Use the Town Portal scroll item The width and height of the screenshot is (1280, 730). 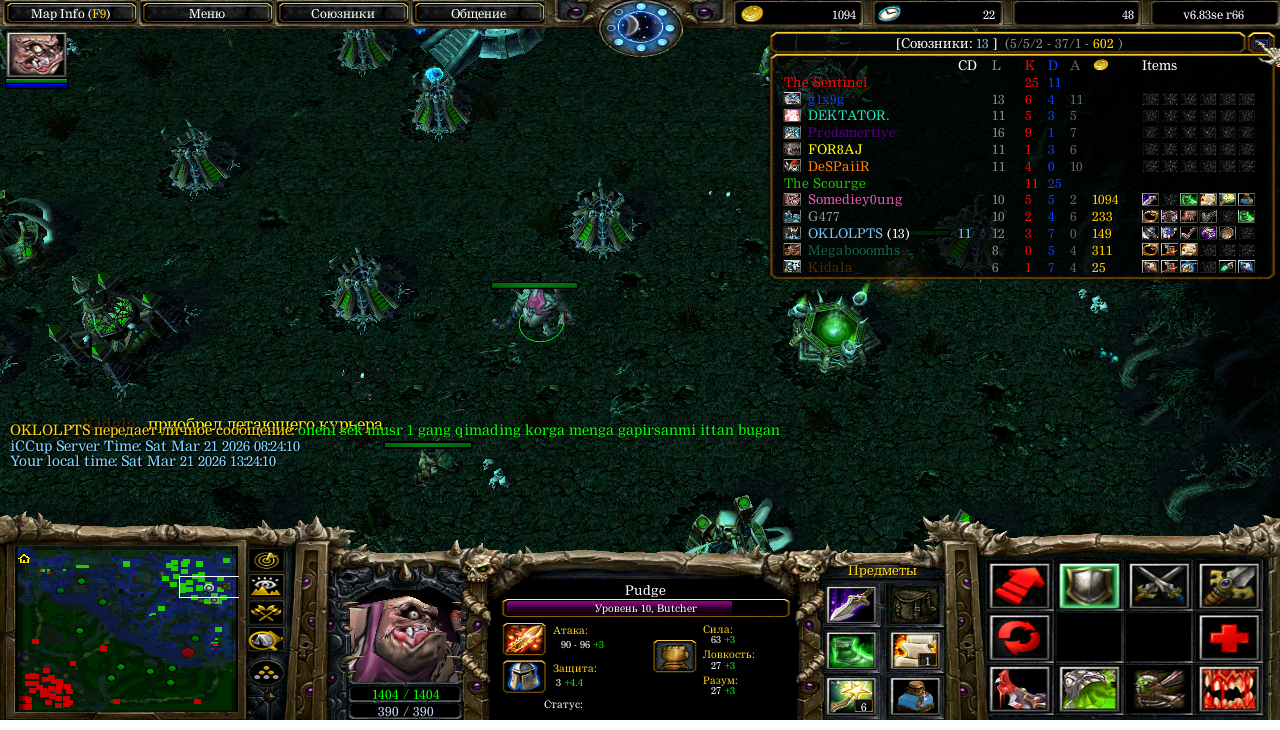[915, 651]
